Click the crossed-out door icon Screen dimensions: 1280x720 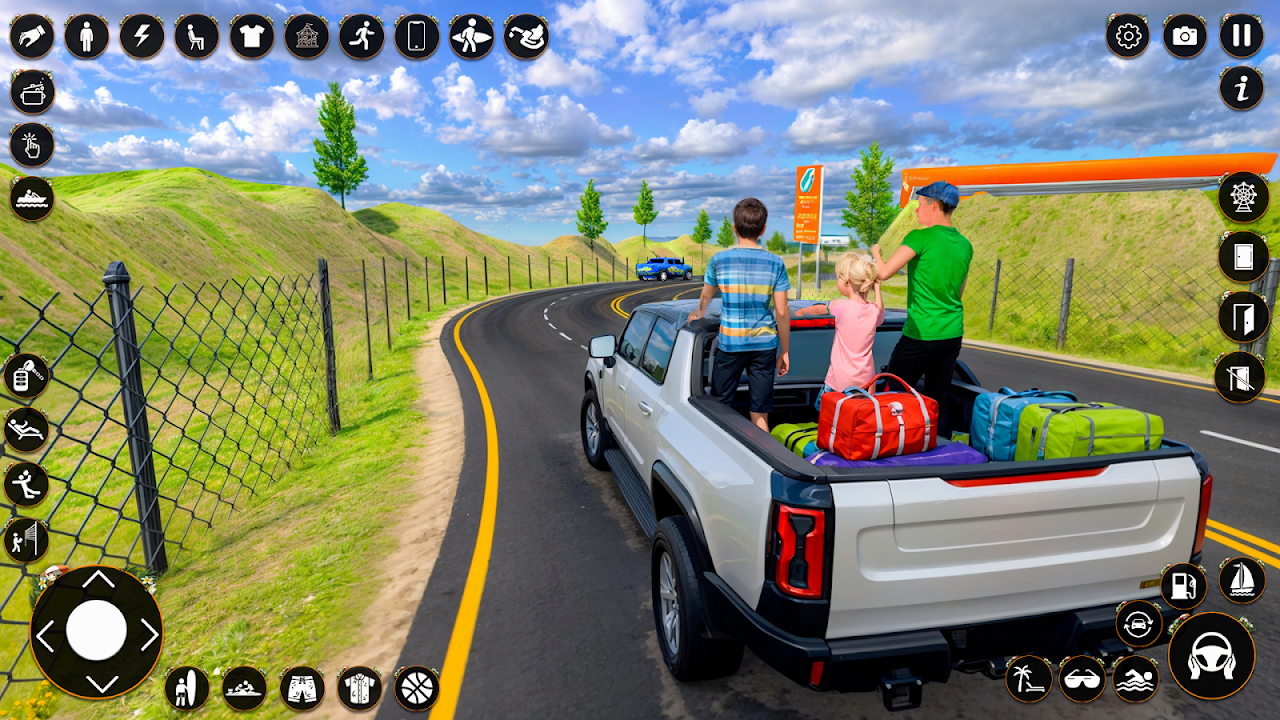tap(1239, 377)
